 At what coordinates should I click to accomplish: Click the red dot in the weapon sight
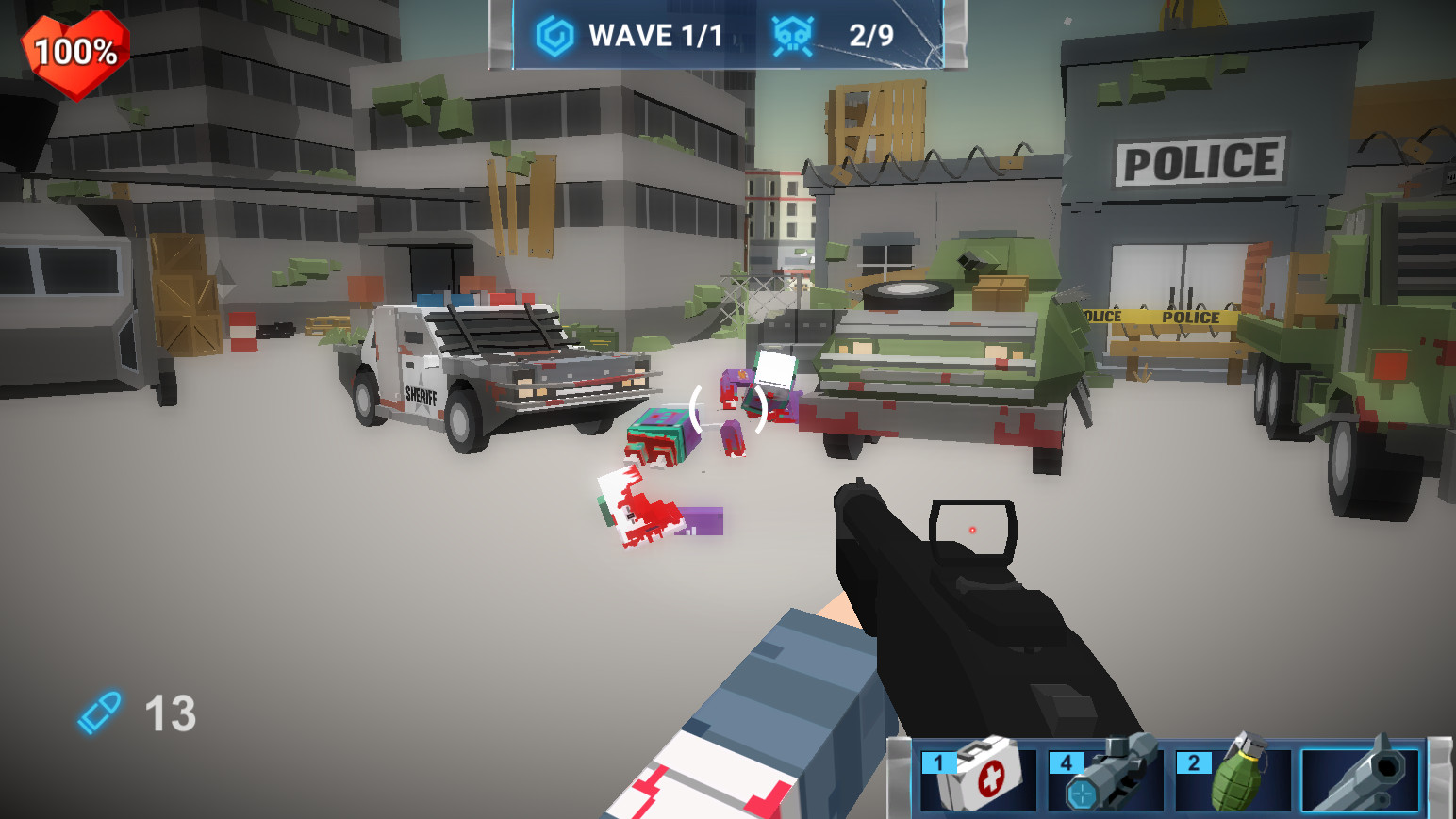coord(972,531)
